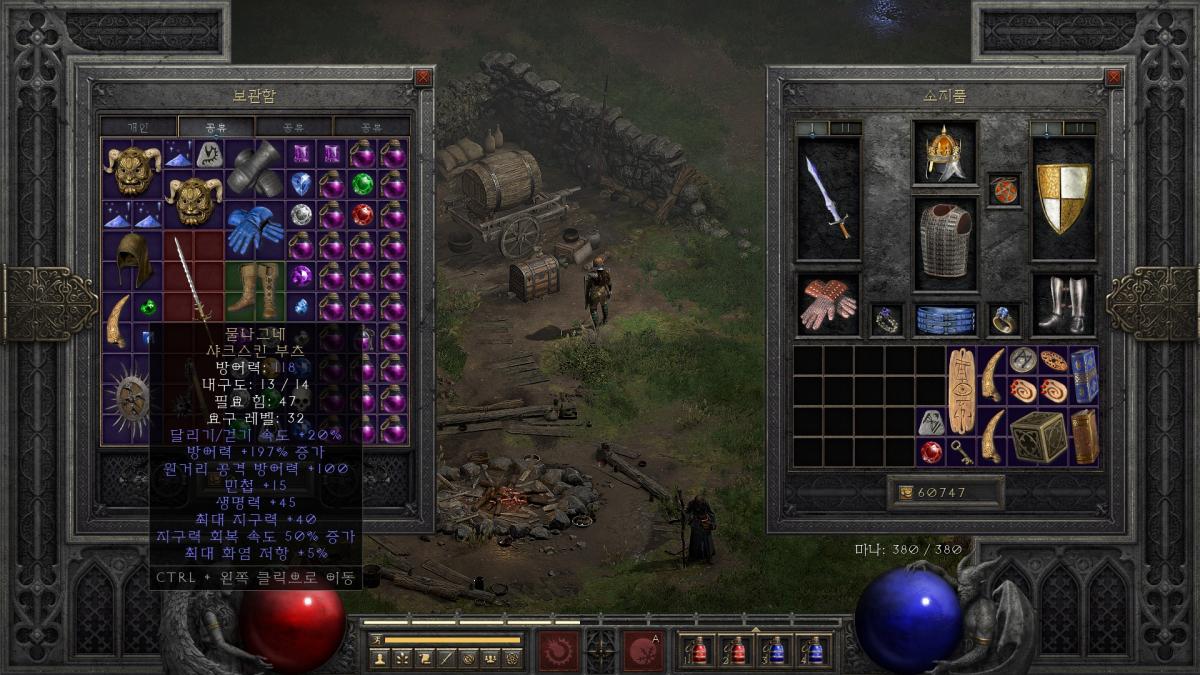Close the inventory panel
Viewport: 1200px width, 675px height.
coord(1113,77)
